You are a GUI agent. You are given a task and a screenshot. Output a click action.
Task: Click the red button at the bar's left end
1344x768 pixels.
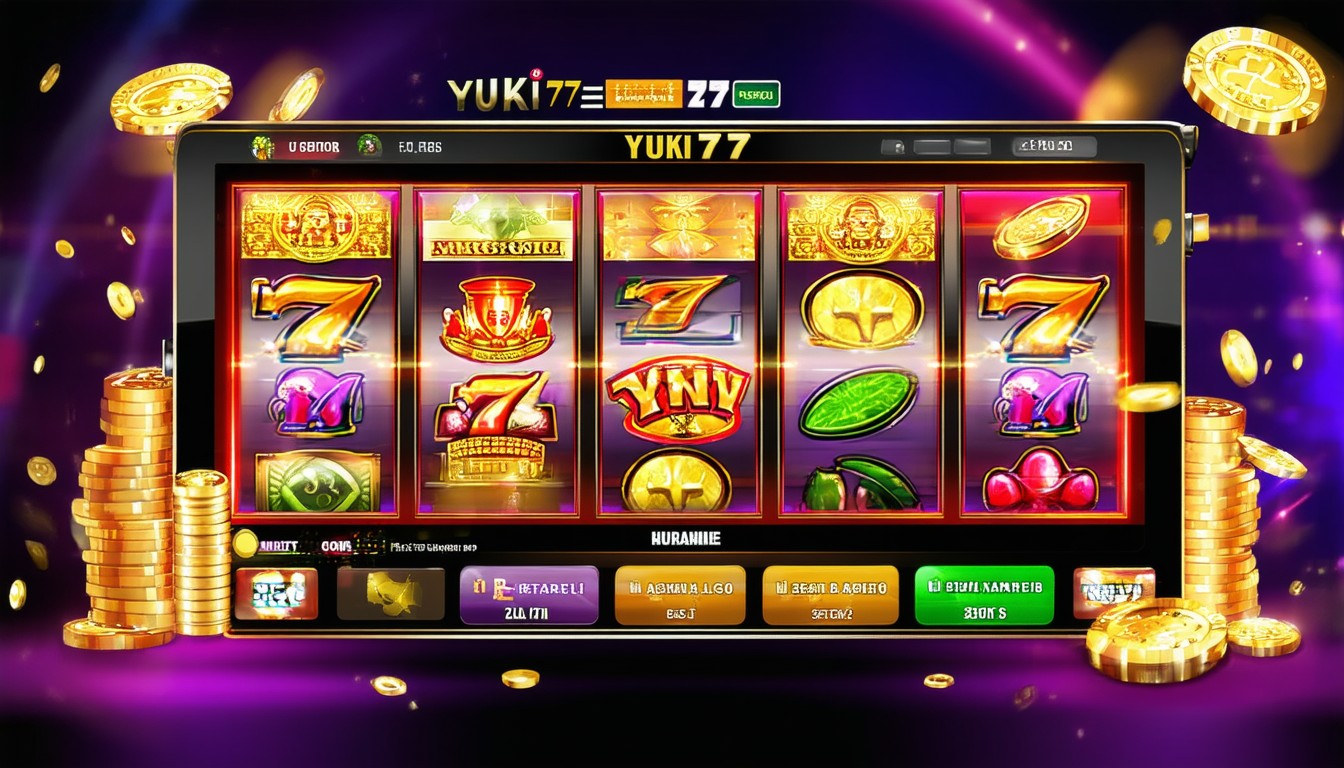click(x=276, y=594)
